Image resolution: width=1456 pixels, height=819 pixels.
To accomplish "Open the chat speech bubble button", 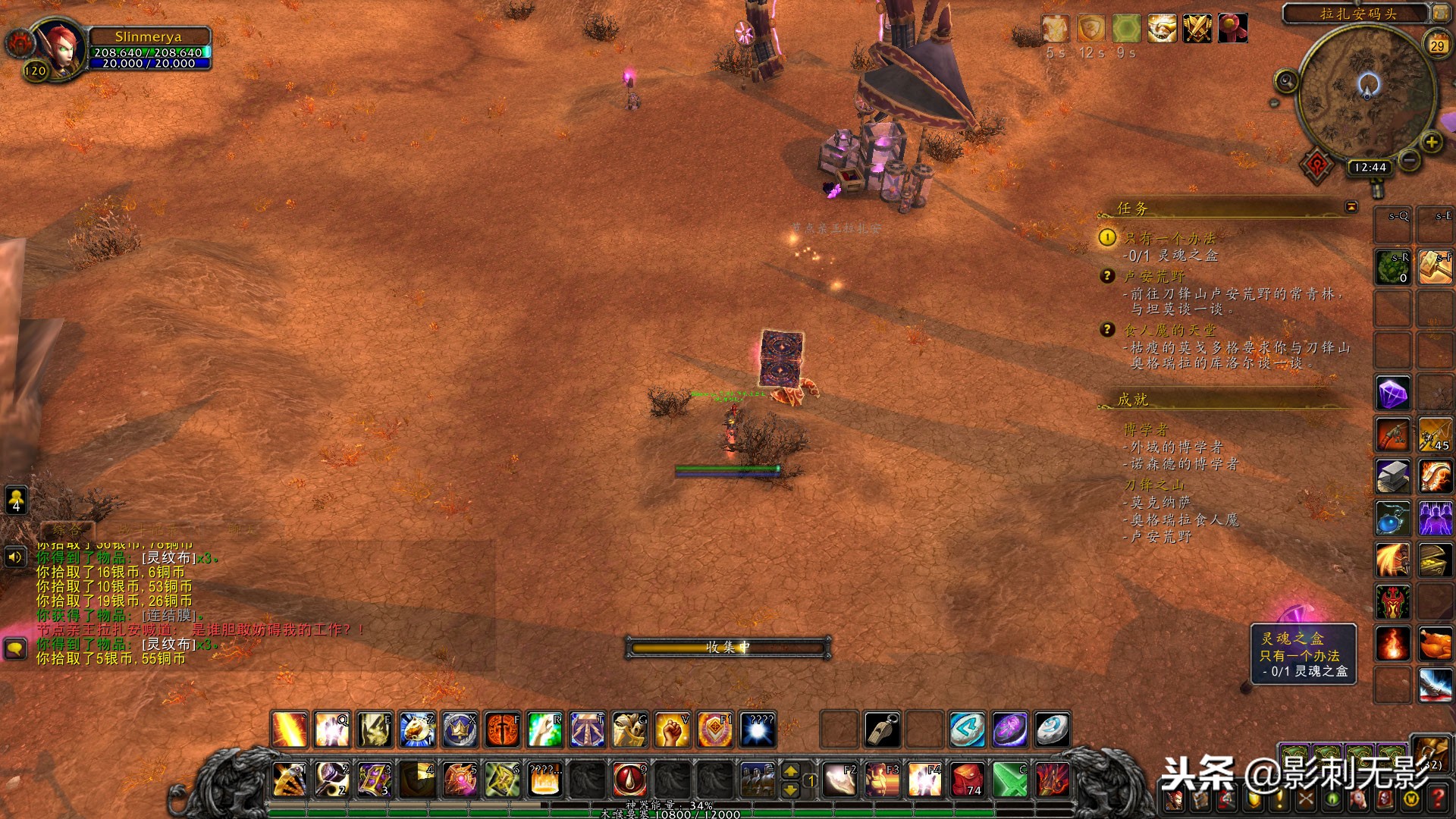I will point(16,649).
